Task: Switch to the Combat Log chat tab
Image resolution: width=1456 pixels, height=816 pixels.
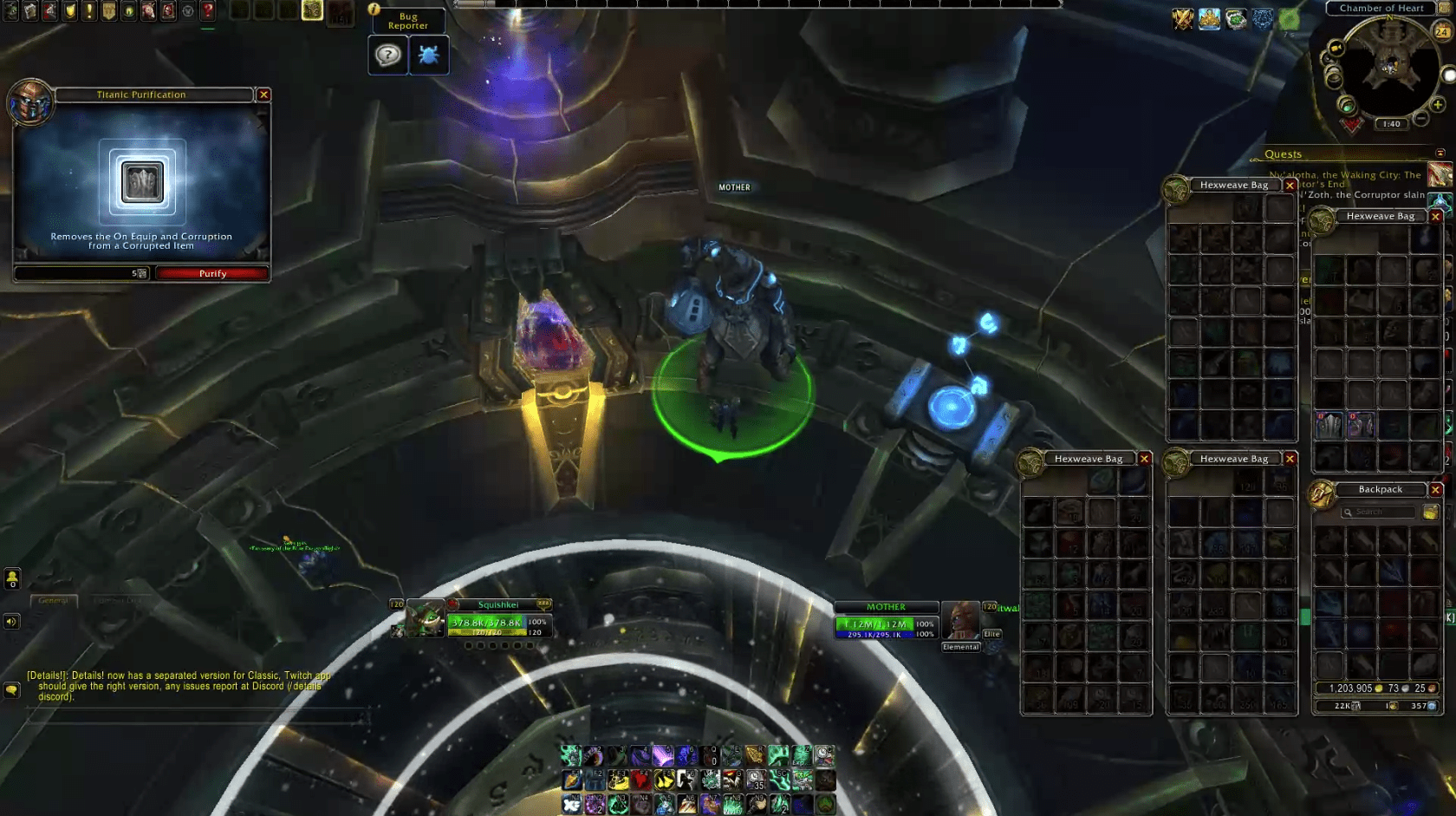Action: tap(117, 600)
